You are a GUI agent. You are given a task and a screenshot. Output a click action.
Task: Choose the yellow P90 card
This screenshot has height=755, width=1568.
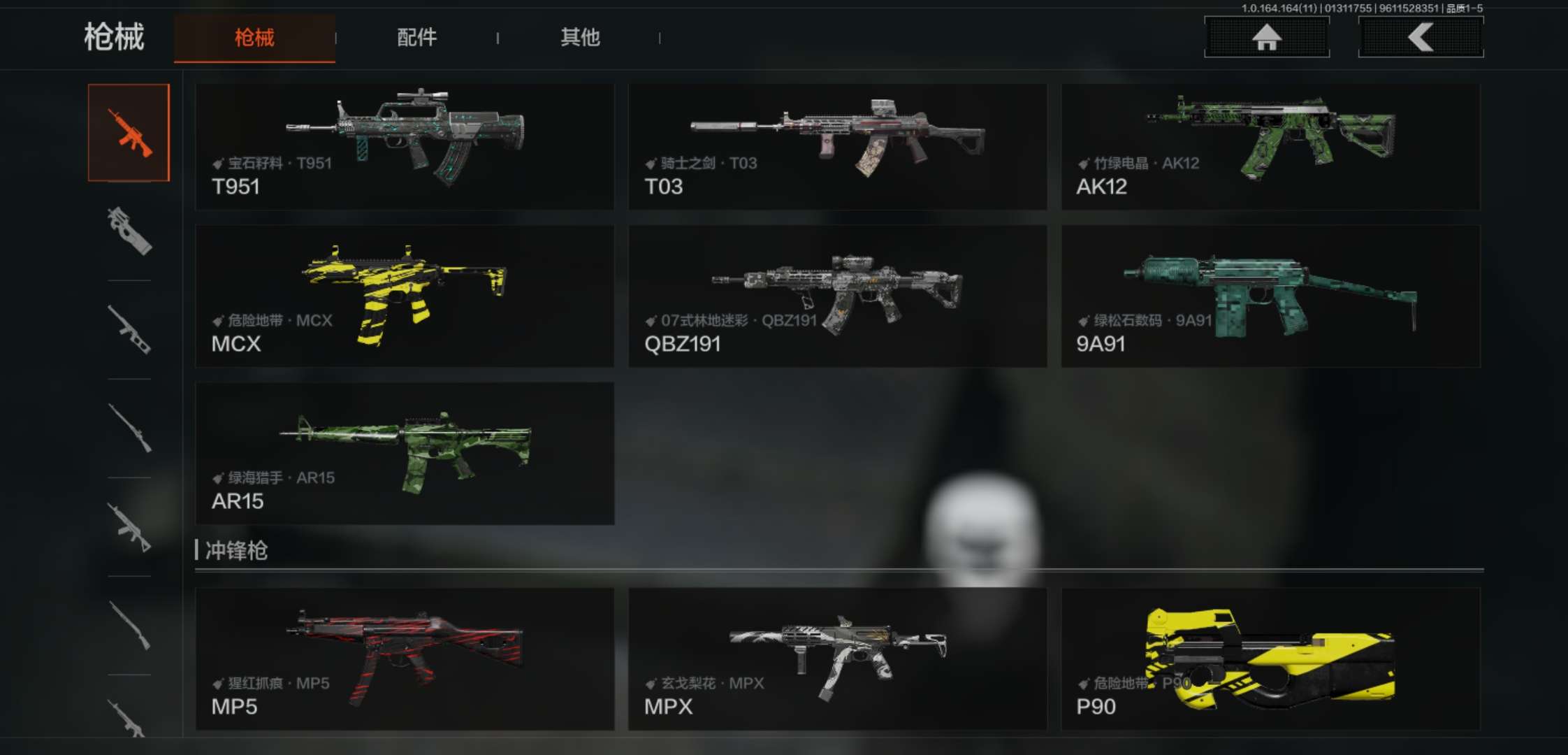(x=1270, y=659)
